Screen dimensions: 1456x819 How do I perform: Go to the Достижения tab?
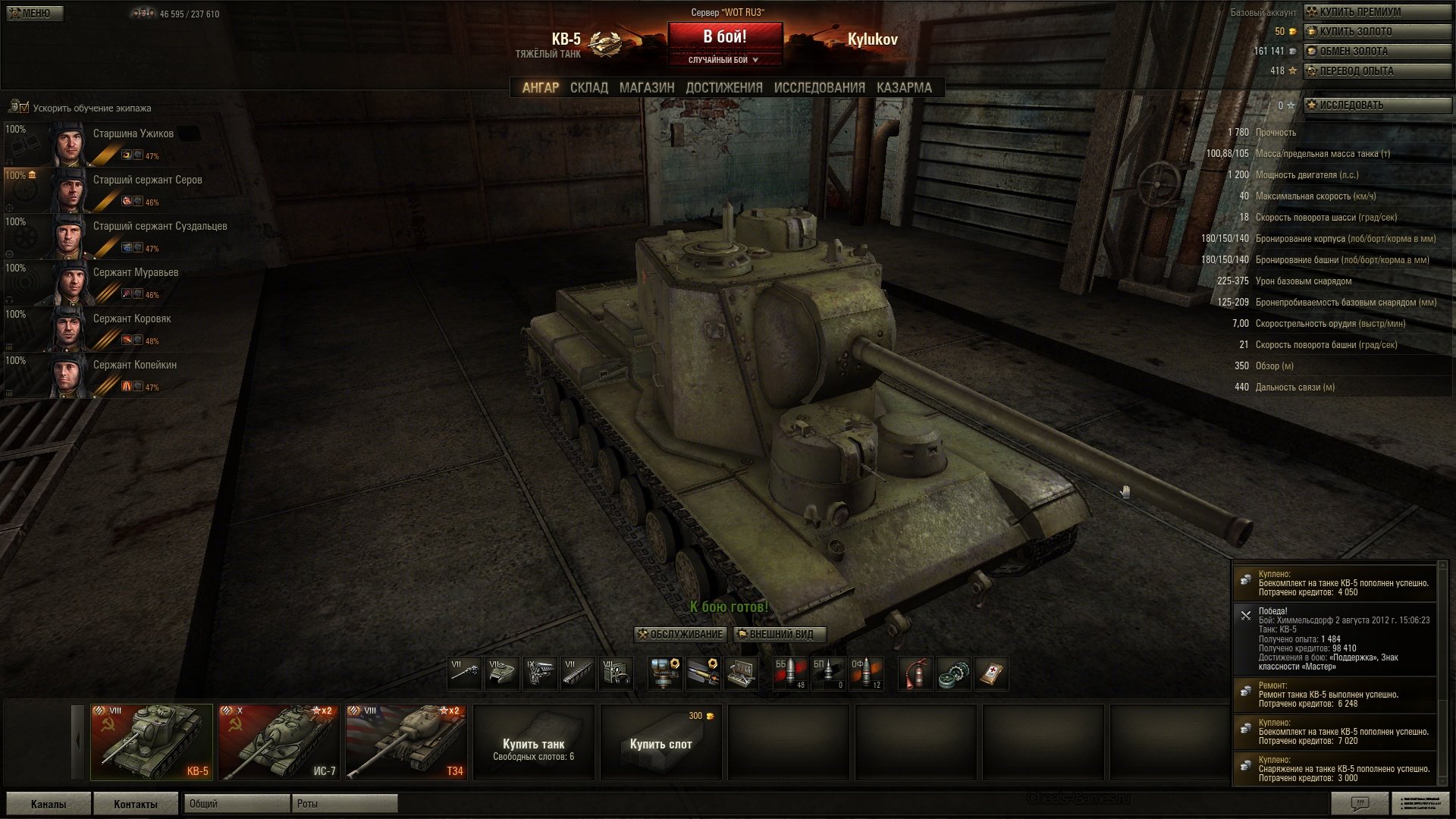pos(723,88)
